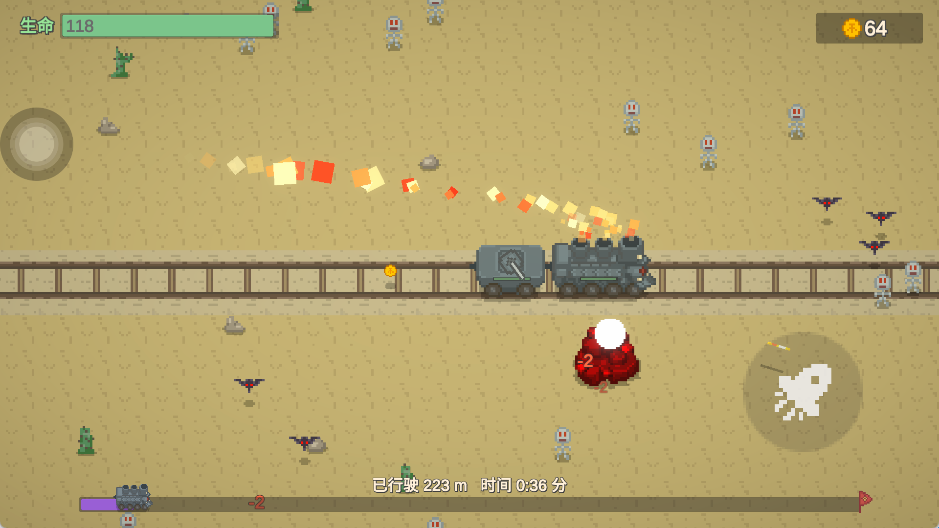The height and width of the screenshot is (528, 939).
Task: Activate the rocket boost ability button
Action: (802, 391)
